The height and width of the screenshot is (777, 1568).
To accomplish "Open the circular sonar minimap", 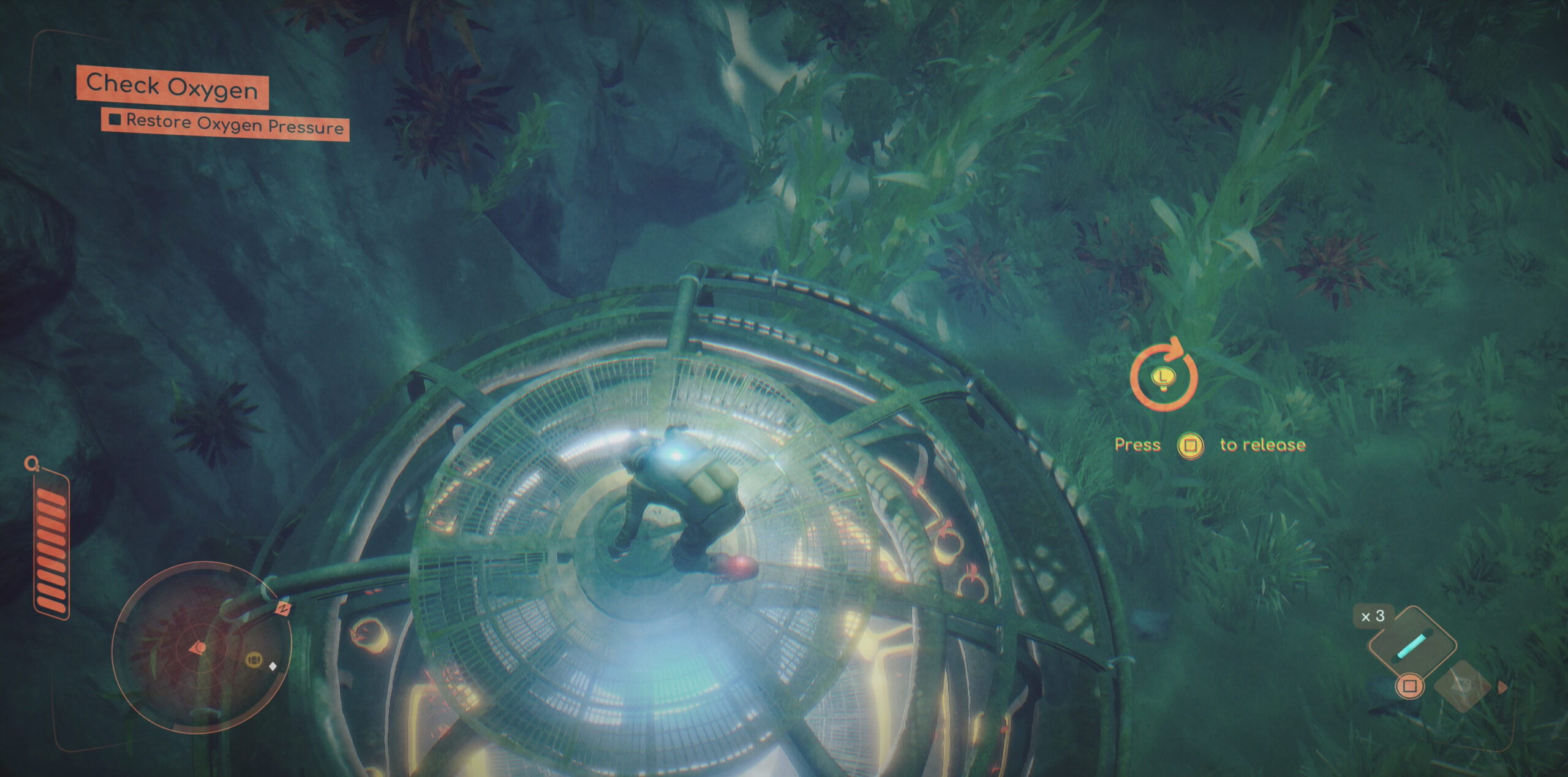I will pyautogui.click(x=202, y=647).
